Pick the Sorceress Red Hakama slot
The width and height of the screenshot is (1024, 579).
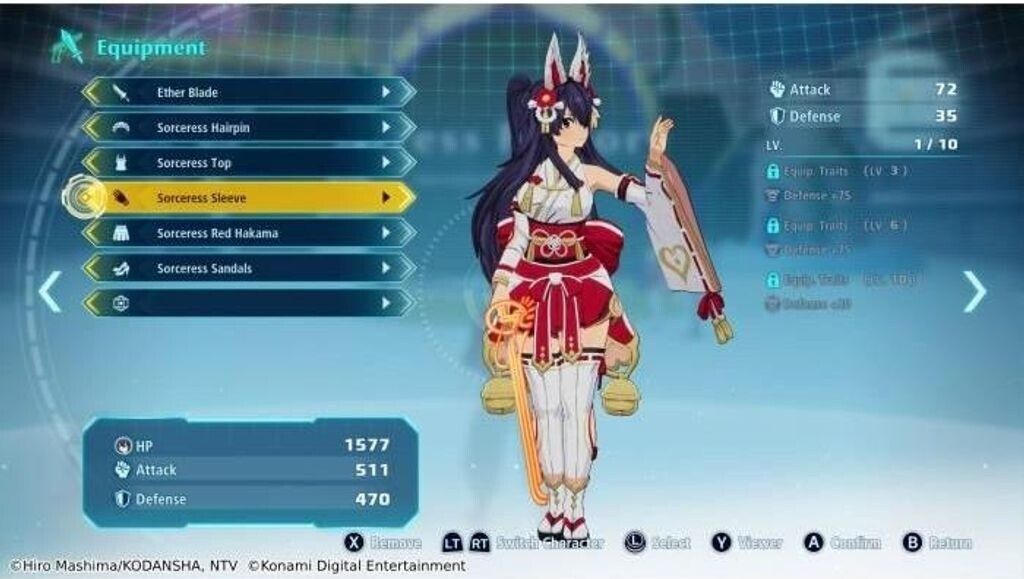coord(248,233)
